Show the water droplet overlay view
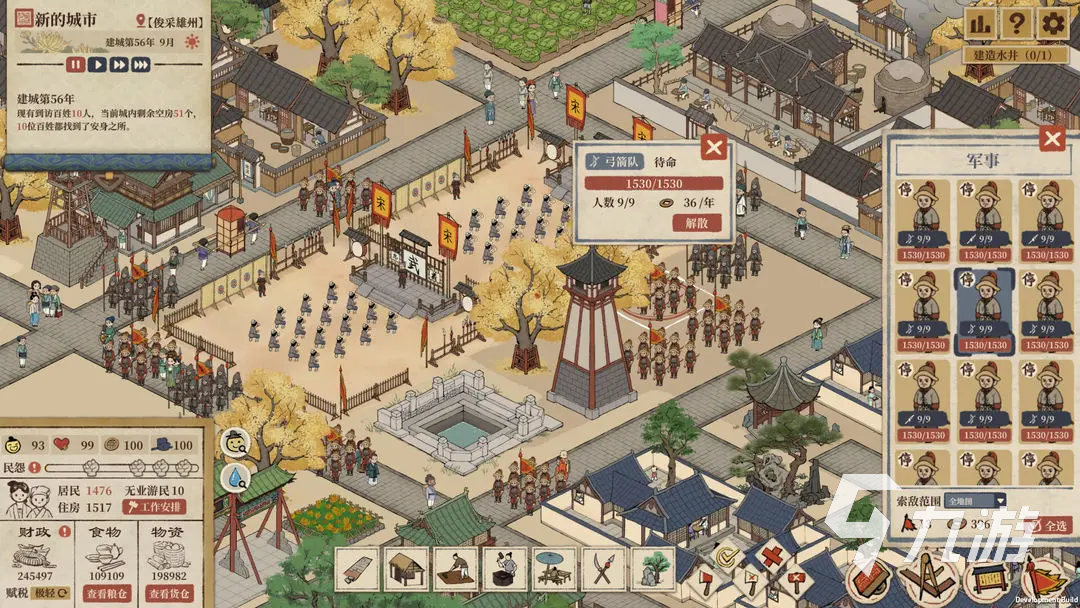This screenshot has width=1080, height=608. pyautogui.click(x=235, y=476)
